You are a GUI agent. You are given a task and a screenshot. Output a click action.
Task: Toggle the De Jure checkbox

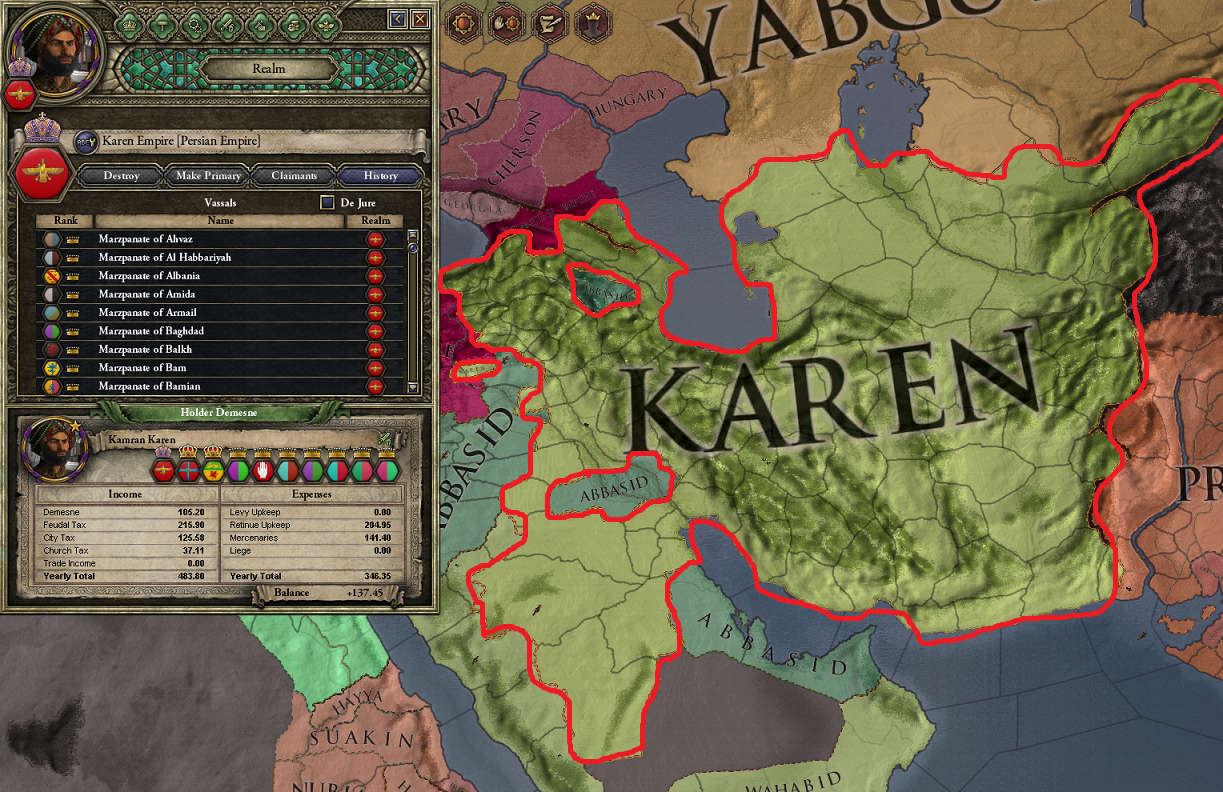(x=327, y=202)
